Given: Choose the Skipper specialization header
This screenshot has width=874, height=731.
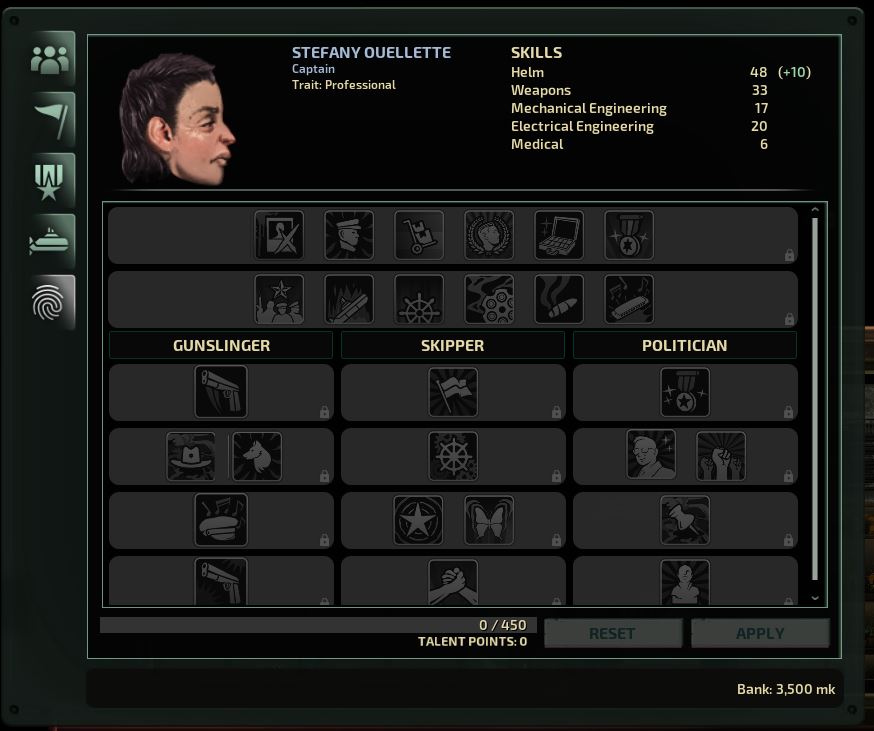Looking at the screenshot, I should 452,345.
